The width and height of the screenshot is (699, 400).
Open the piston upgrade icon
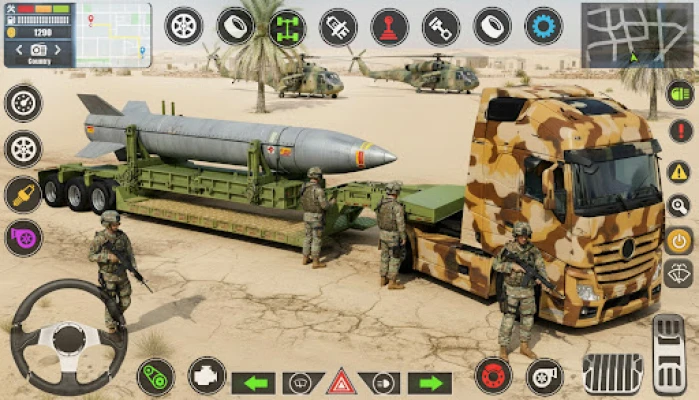[440, 27]
